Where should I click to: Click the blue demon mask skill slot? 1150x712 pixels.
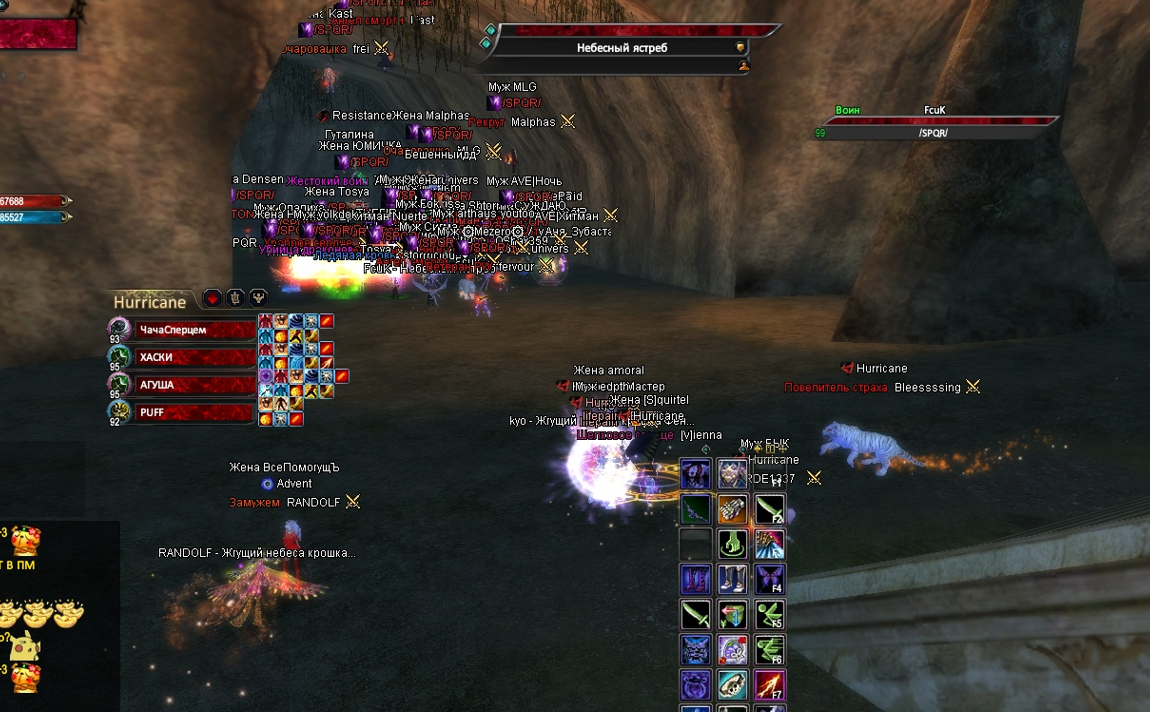click(695, 649)
